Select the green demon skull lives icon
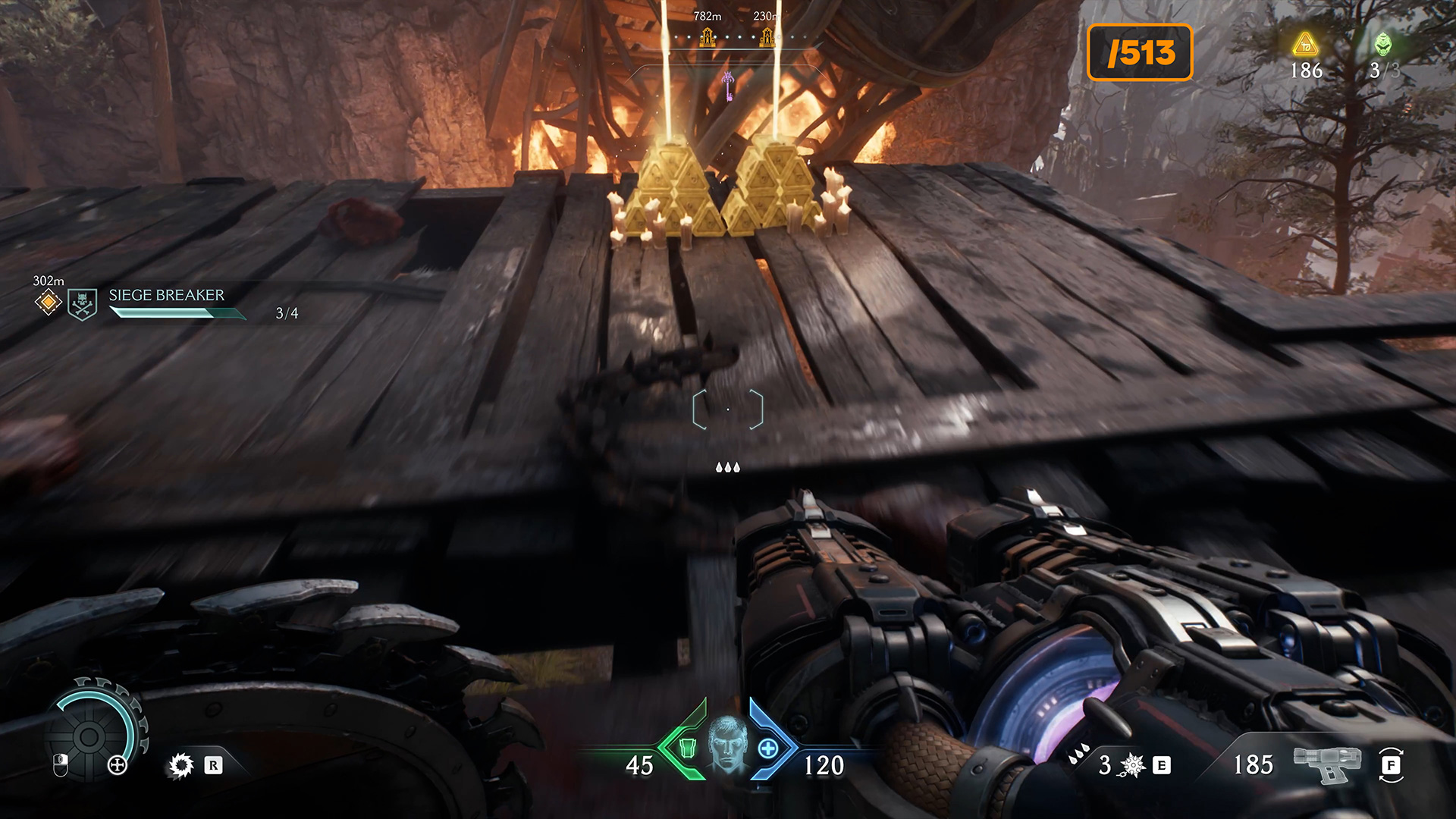The width and height of the screenshot is (1456, 819). click(1383, 45)
